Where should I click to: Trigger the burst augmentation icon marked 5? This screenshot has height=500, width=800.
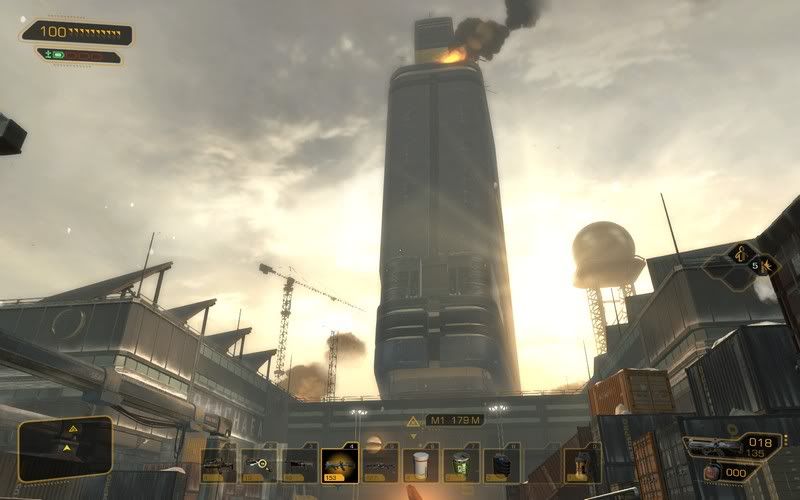pos(767,266)
